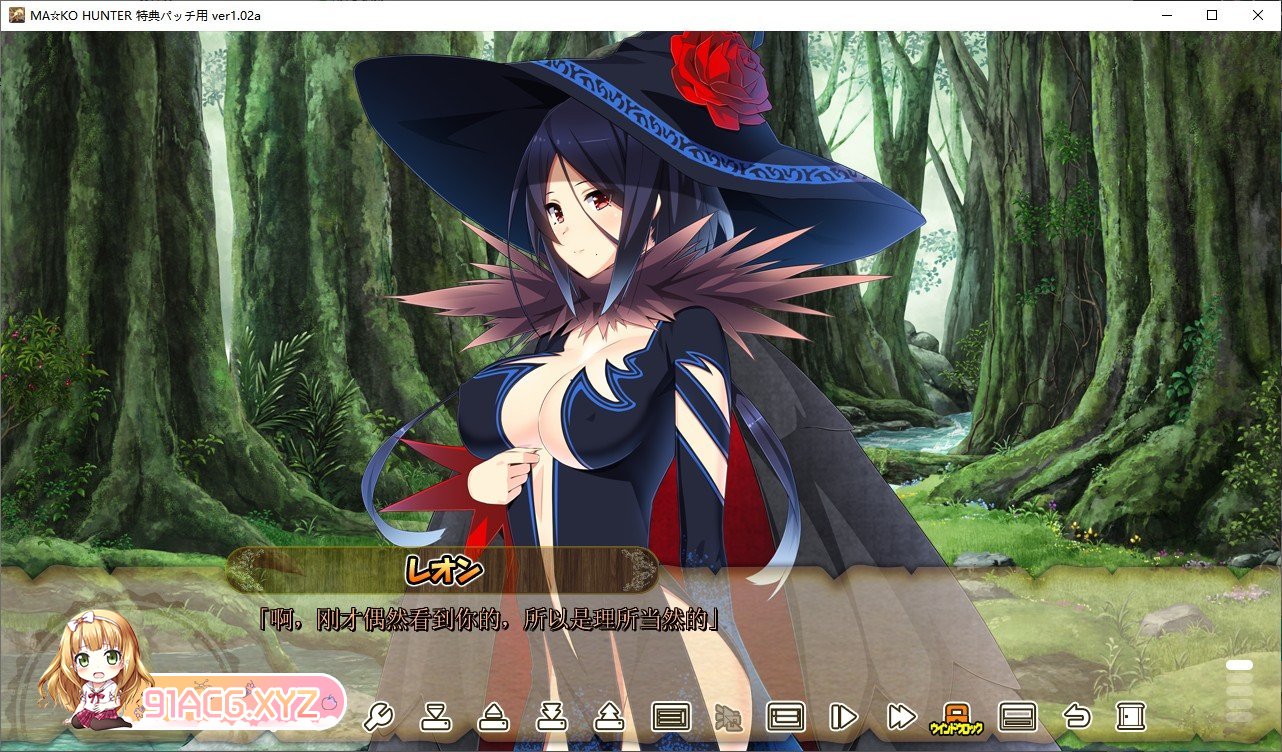This screenshot has width=1282, height=752.
Task: Click the MA☆KO HUNTER title bar
Action: pyautogui.click(x=140, y=15)
